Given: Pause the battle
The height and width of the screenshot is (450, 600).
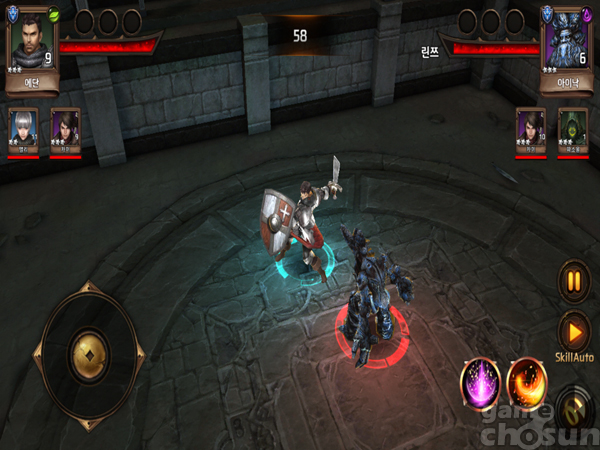Looking at the screenshot, I should [573, 281].
